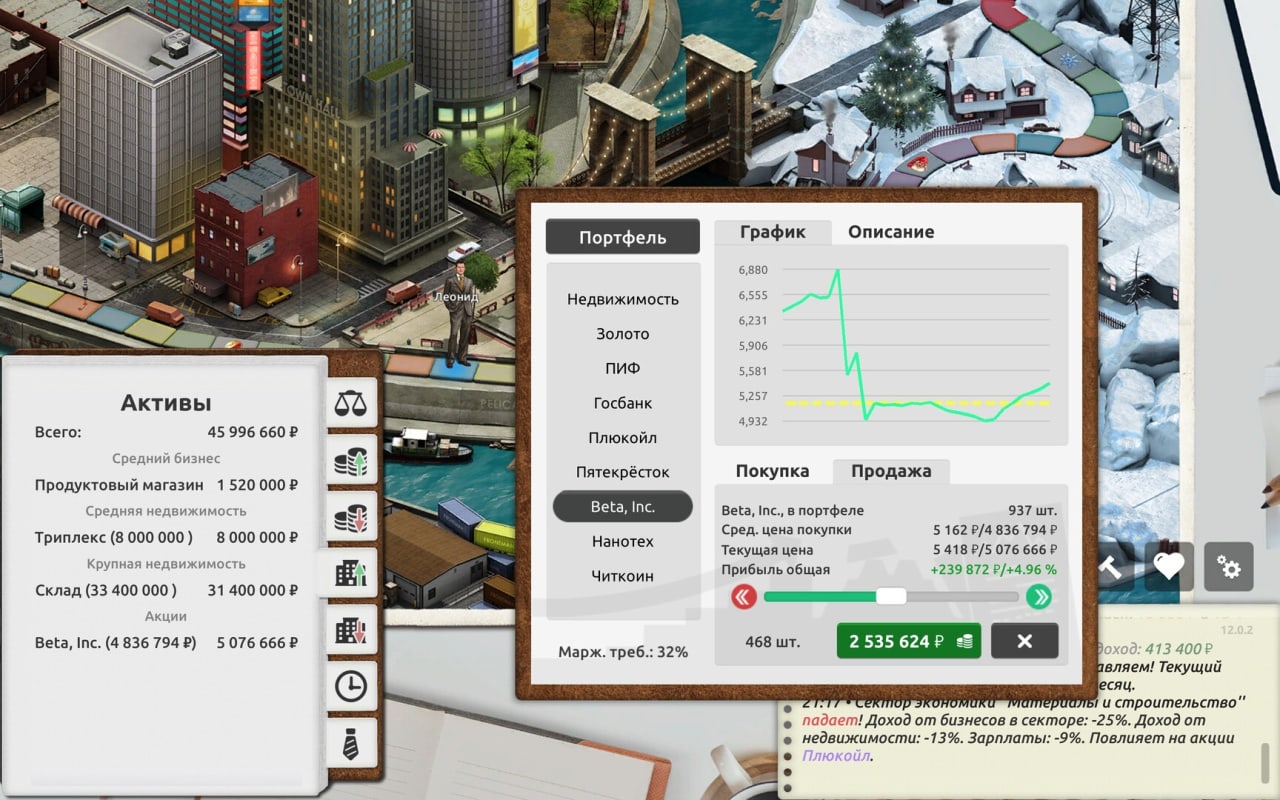Confirm sale for 2 535 624 ₽
The width and height of the screenshot is (1280, 800).
908,641
